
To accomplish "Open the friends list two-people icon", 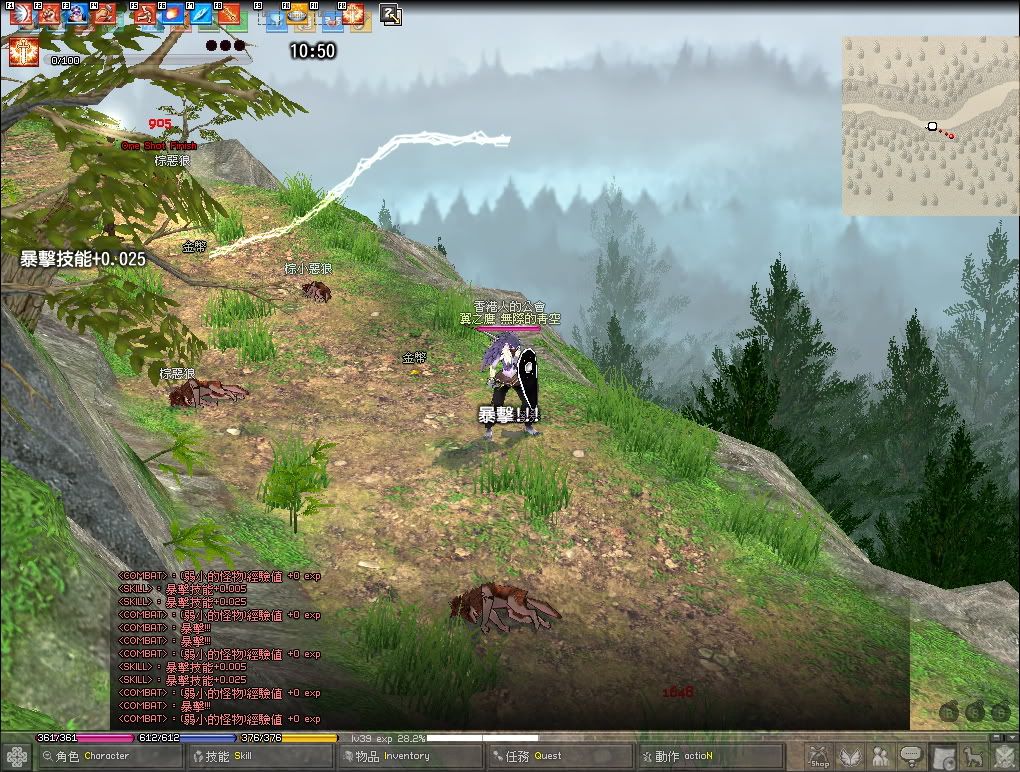I will pyautogui.click(x=881, y=757).
